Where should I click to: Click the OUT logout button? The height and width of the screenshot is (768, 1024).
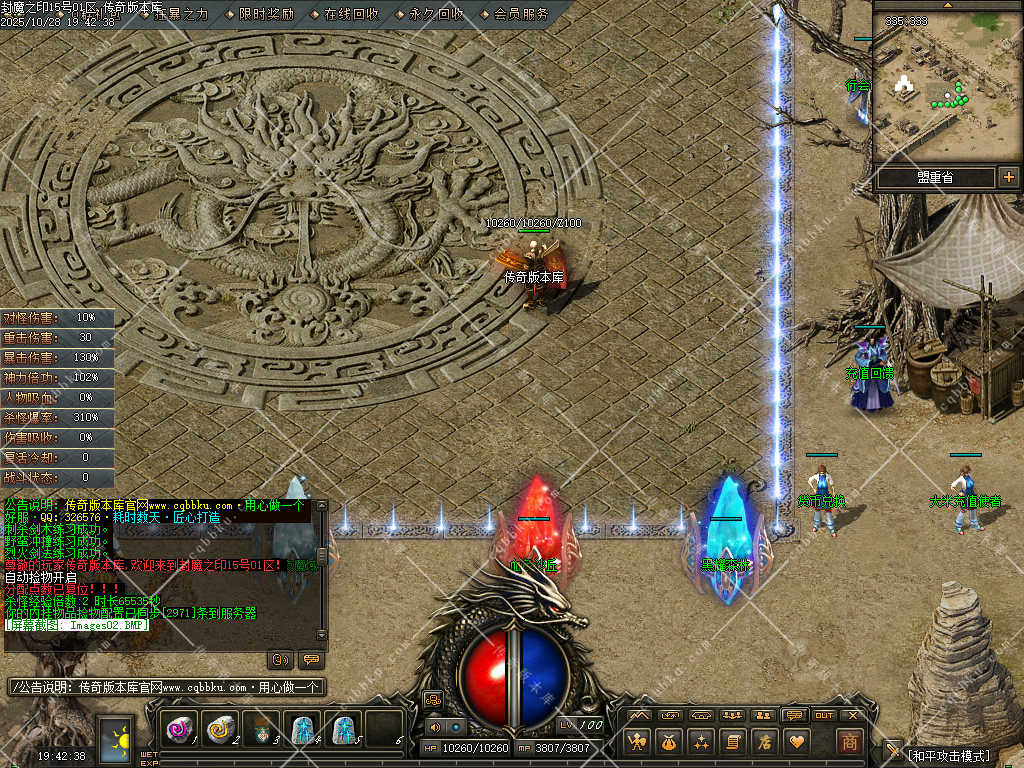point(824,715)
